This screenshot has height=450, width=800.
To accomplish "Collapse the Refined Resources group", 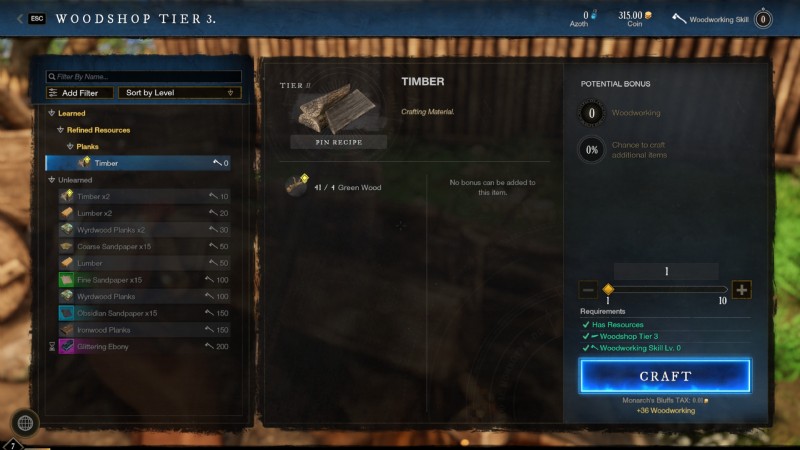I will pyautogui.click(x=60, y=130).
